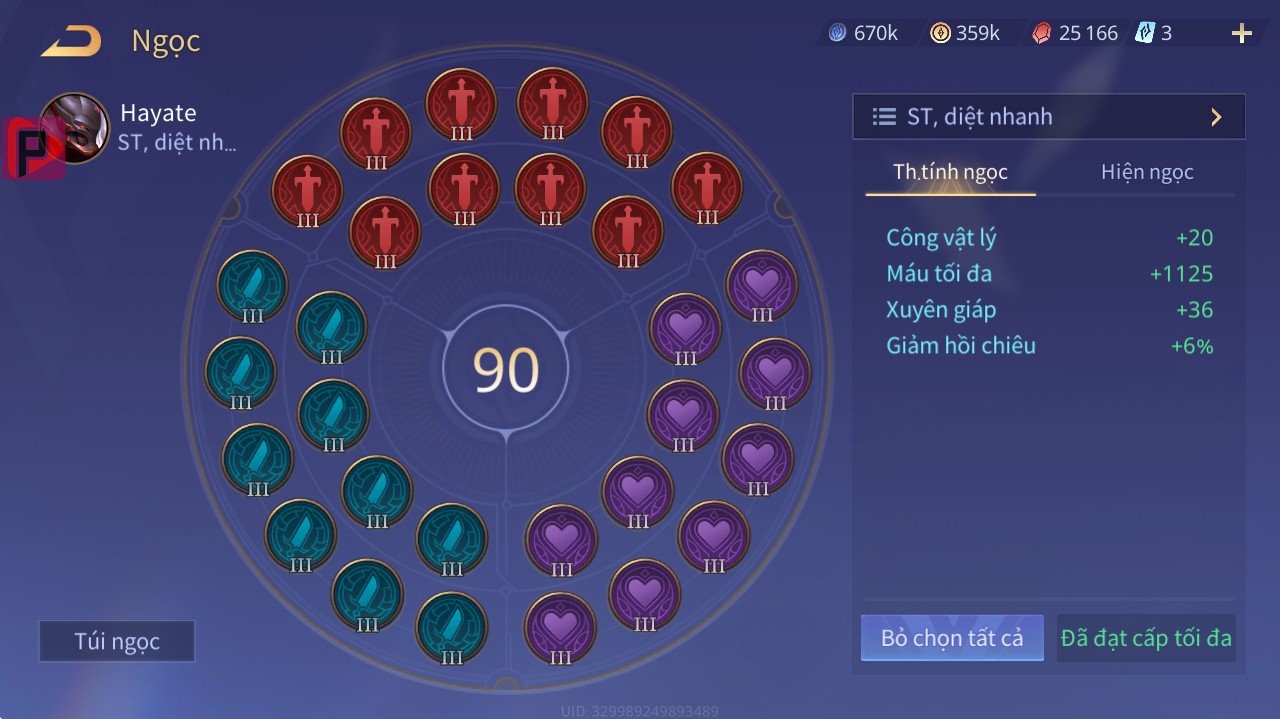Screen dimensions: 1280x719
Task: Switch to the Hiện ngọc tab
Action: pos(1147,172)
